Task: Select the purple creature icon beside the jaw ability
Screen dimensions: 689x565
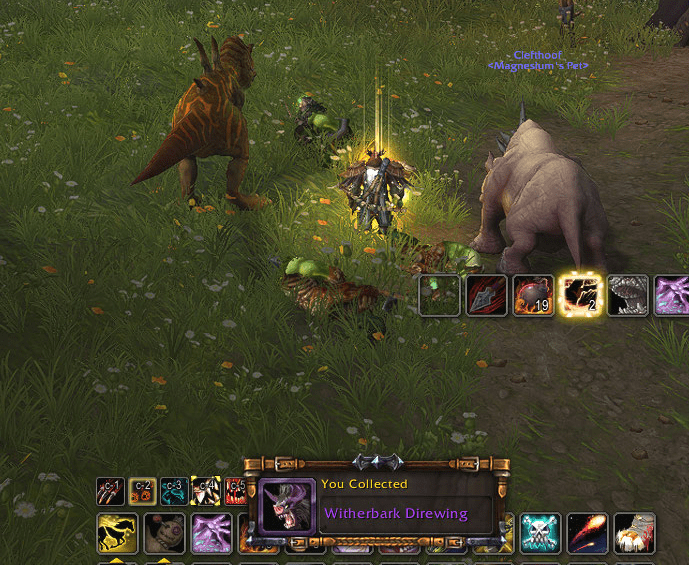Action: coord(672,295)
